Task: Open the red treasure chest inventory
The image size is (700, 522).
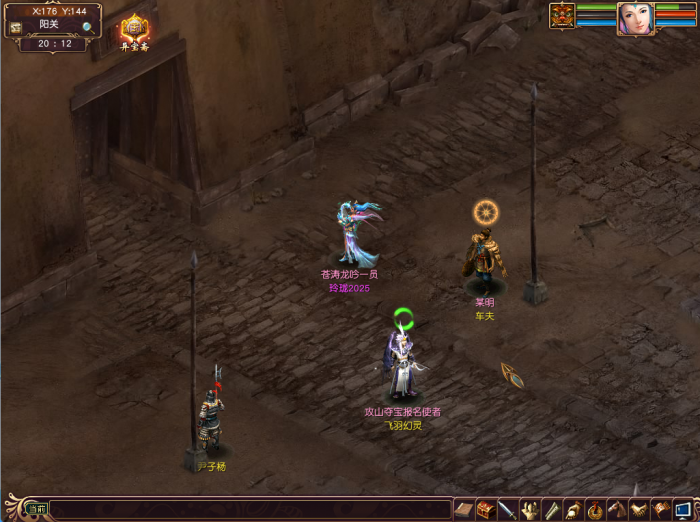Action: pyautogui.click(x=486, y=509)
